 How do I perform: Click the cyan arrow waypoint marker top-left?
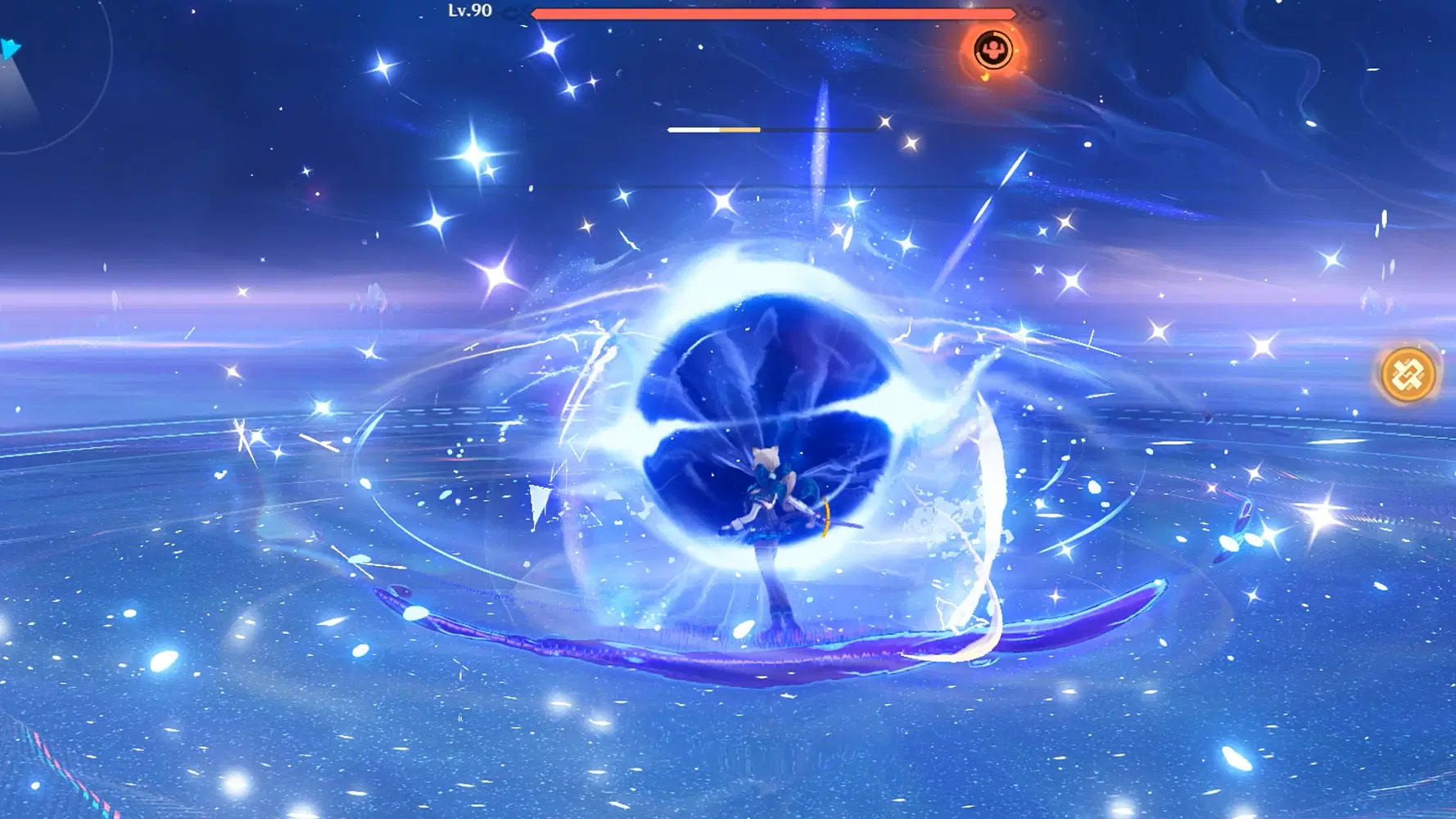10,49
